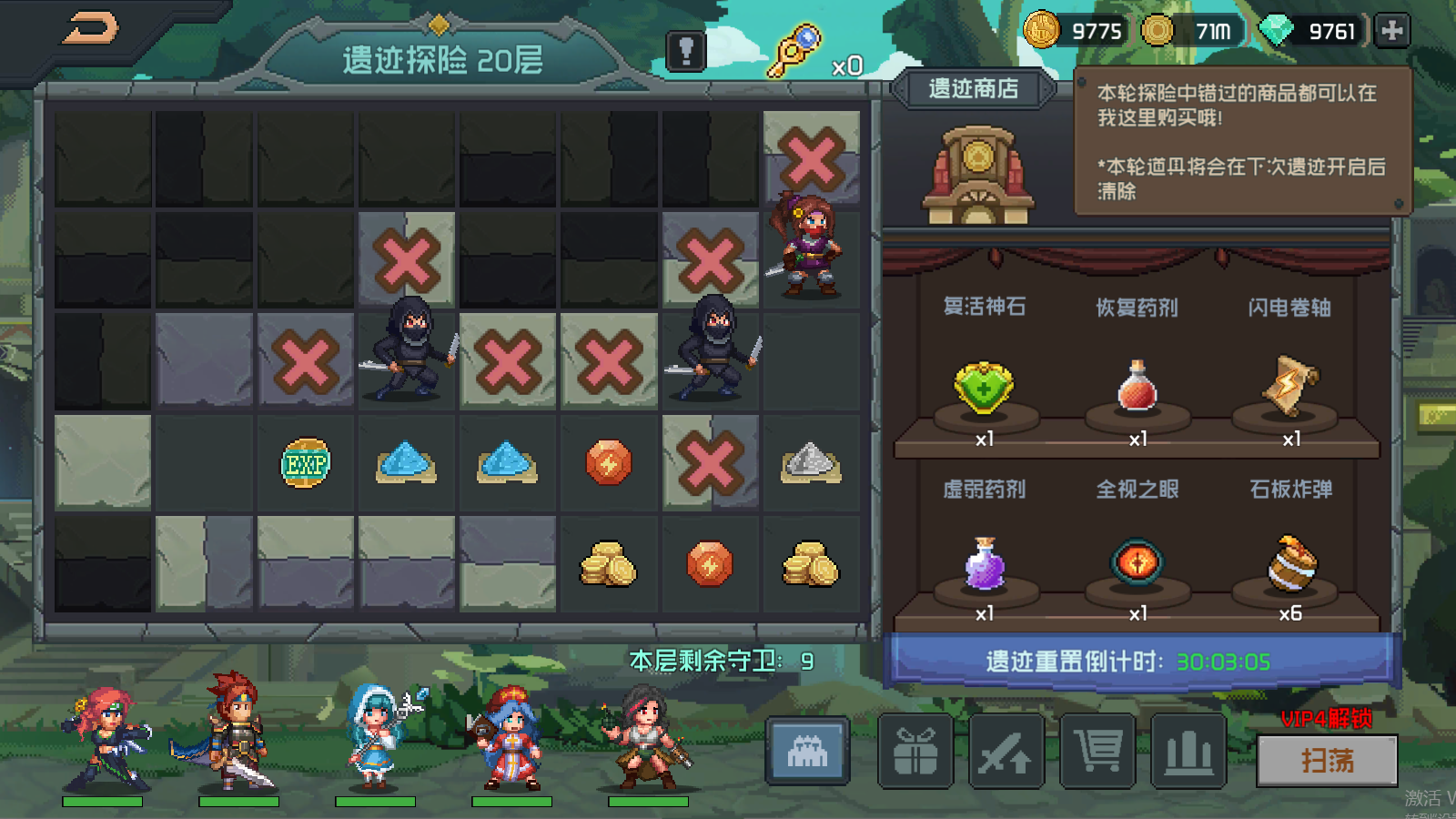Viewport: 1456px width, 819px height.
Task: Buy the 全视之眼 eye item
Action: [x=1137, y=561]
